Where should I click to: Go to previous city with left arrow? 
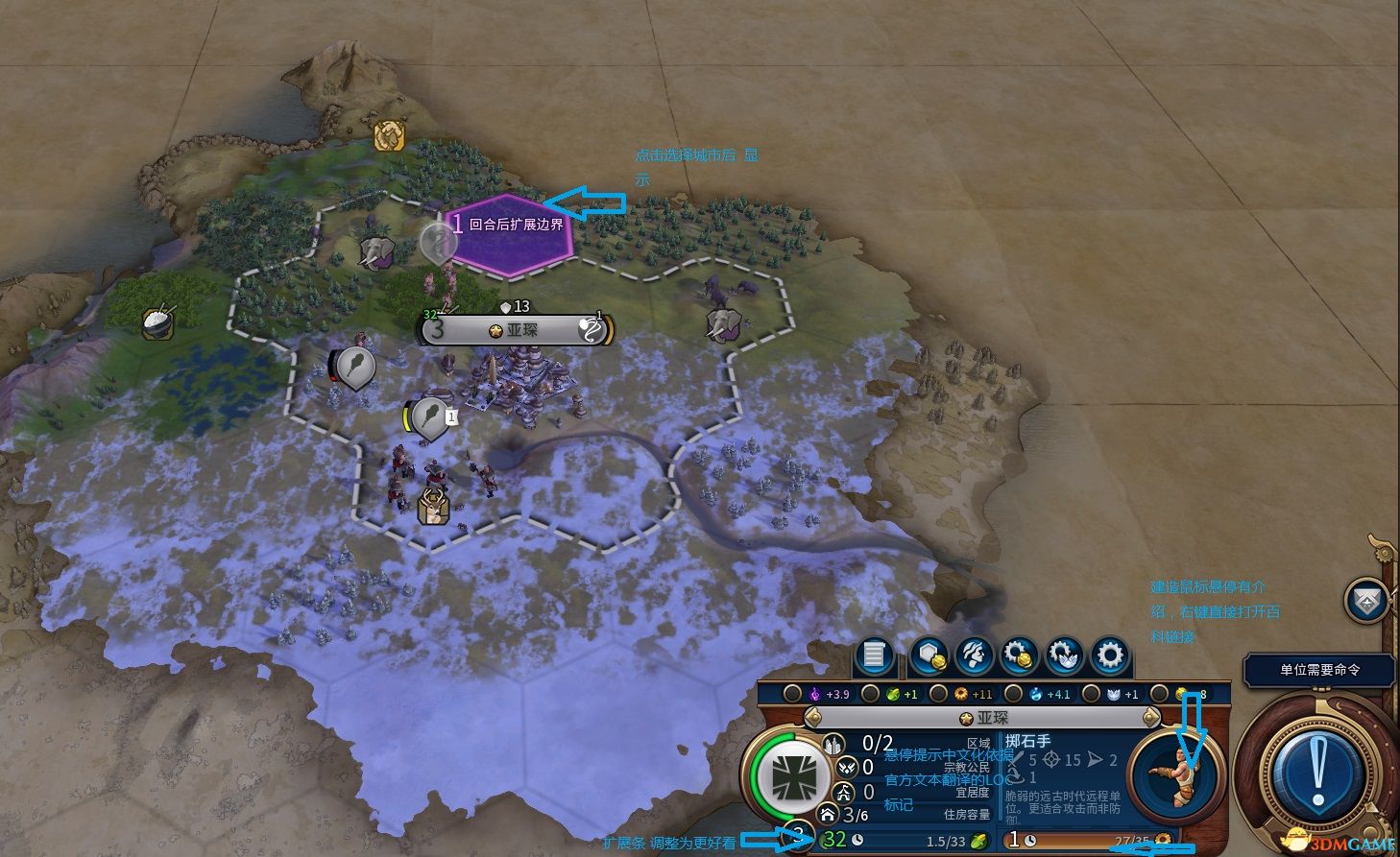click(x=813, y=717)
